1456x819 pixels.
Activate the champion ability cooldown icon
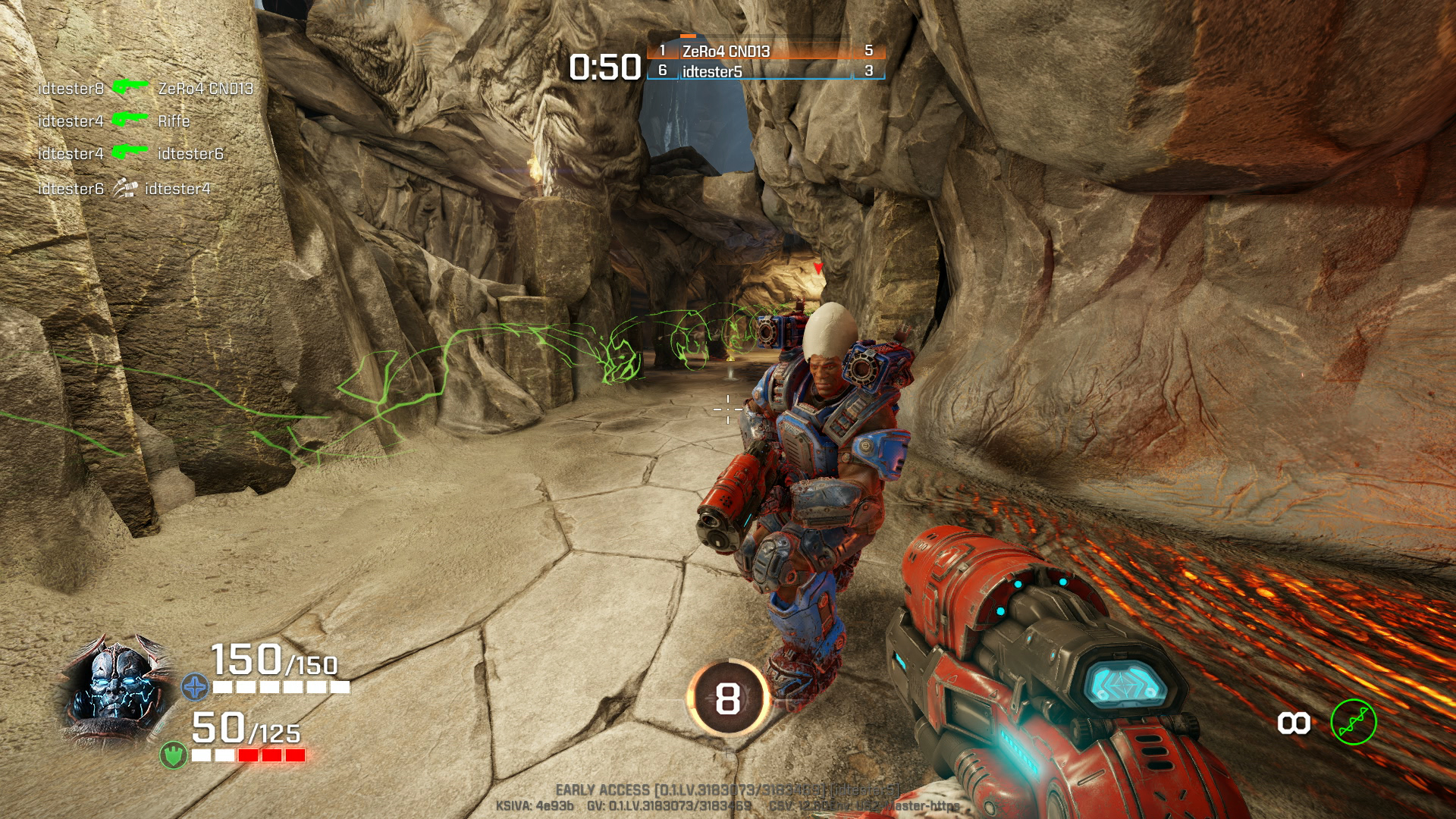click(728, 698)
